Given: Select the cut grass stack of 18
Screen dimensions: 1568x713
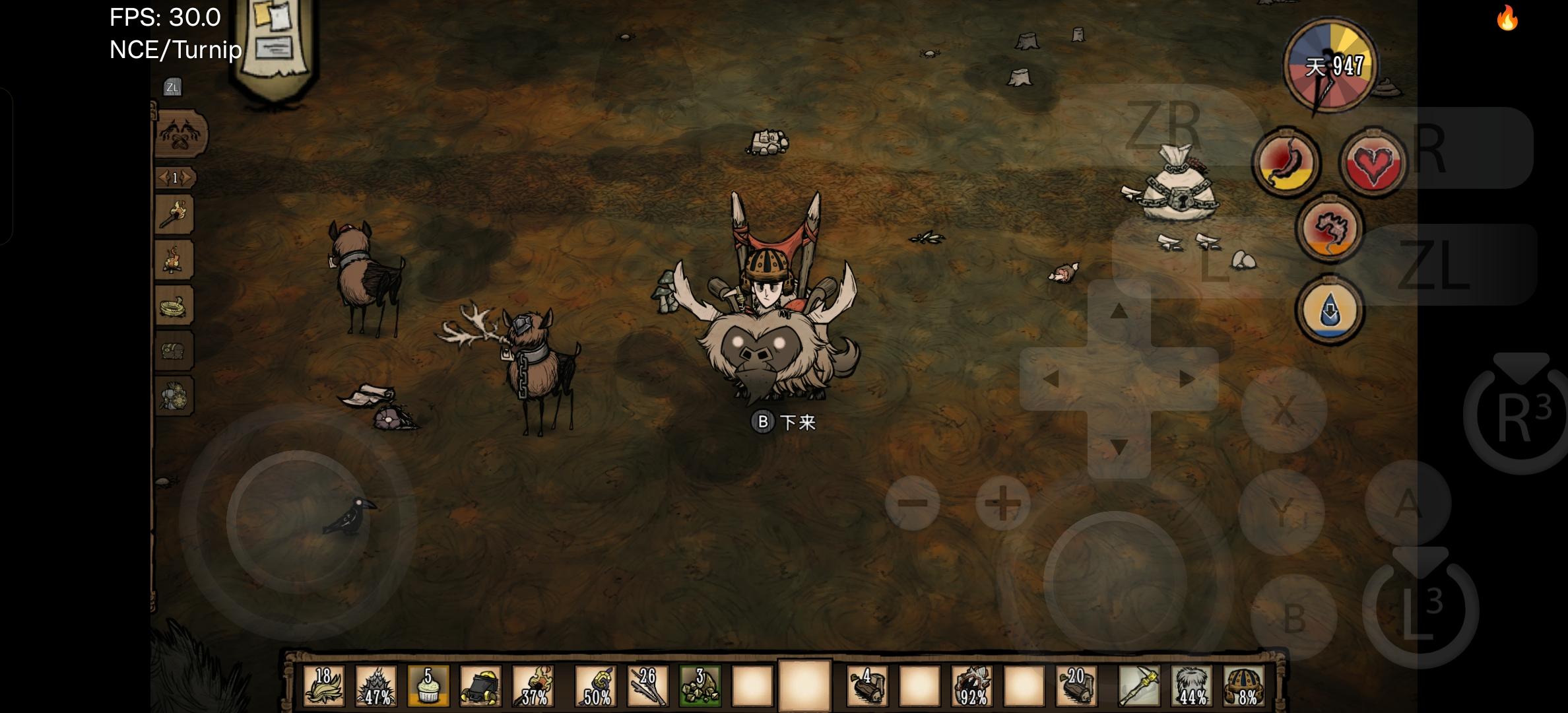Looking at the screenshot, I should click(323, 686).
